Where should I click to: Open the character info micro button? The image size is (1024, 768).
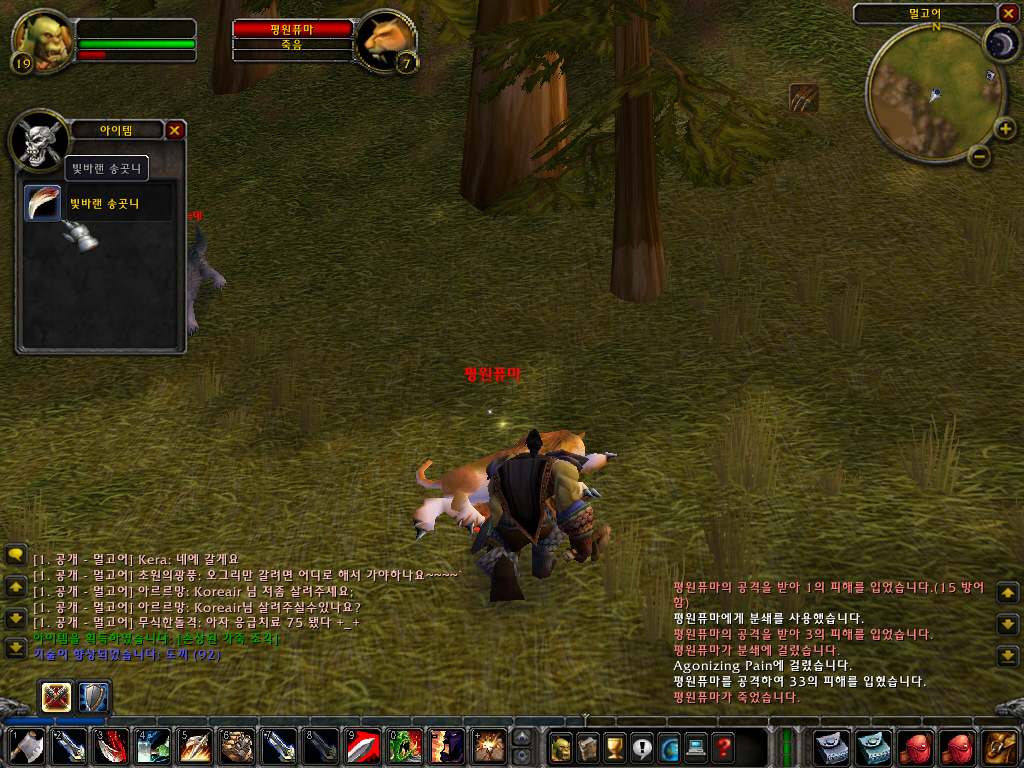[562, 747]
